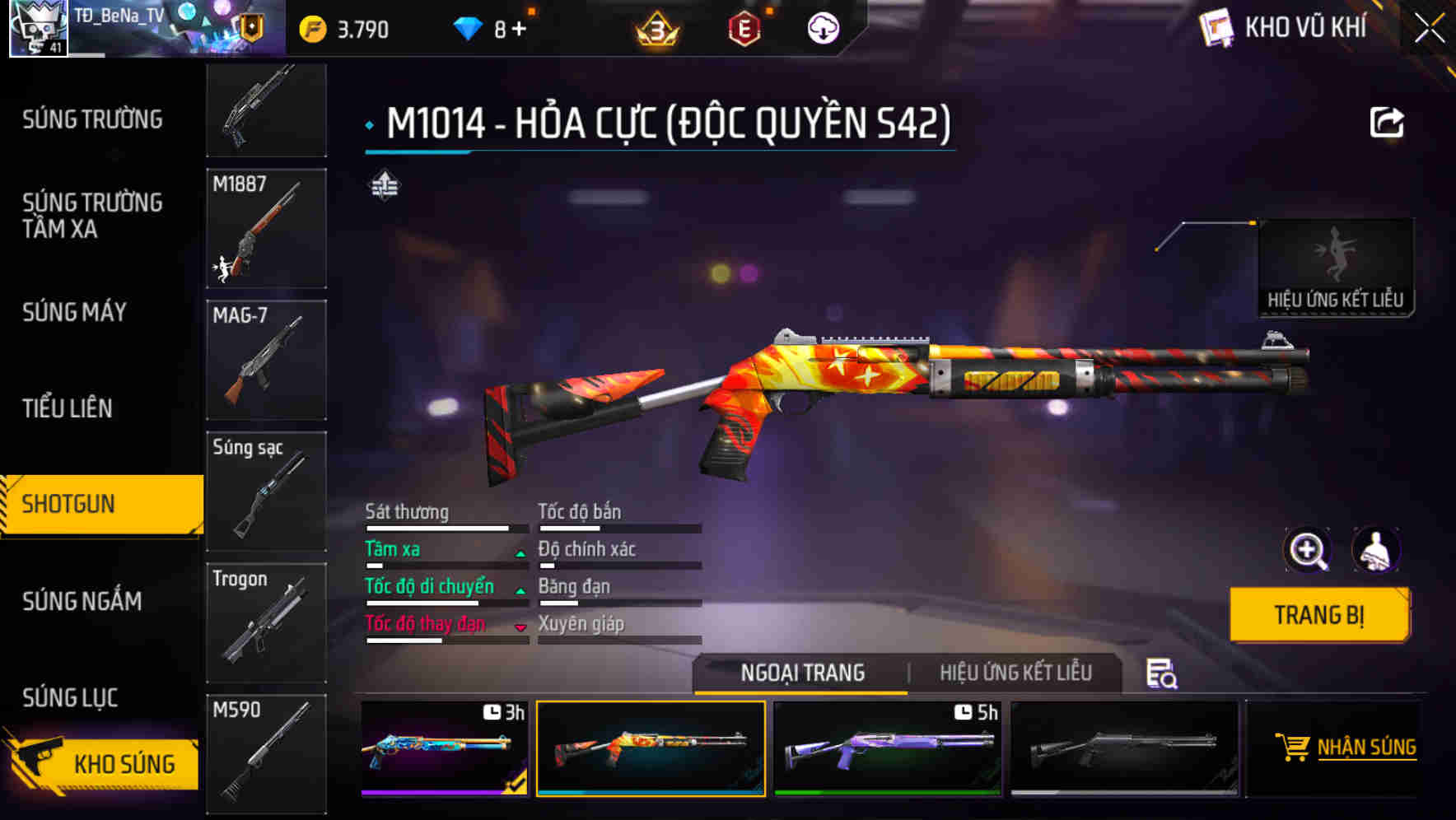The image size is (1456, 820).
Task: Click the cart icon on NHẬN SÚNG
Action: click(1293, 748)
